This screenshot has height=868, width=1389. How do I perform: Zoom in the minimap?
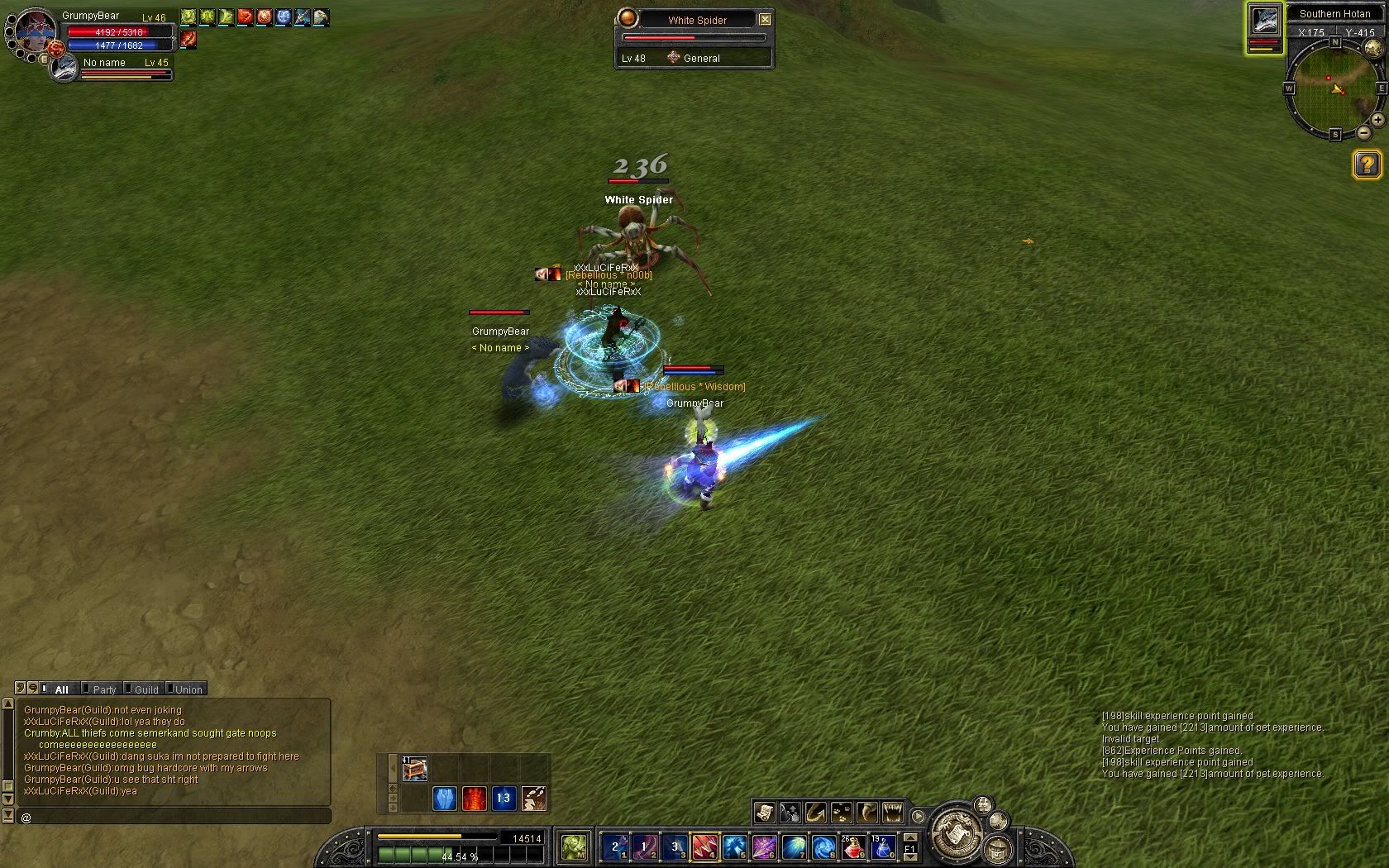[1377, 120]
